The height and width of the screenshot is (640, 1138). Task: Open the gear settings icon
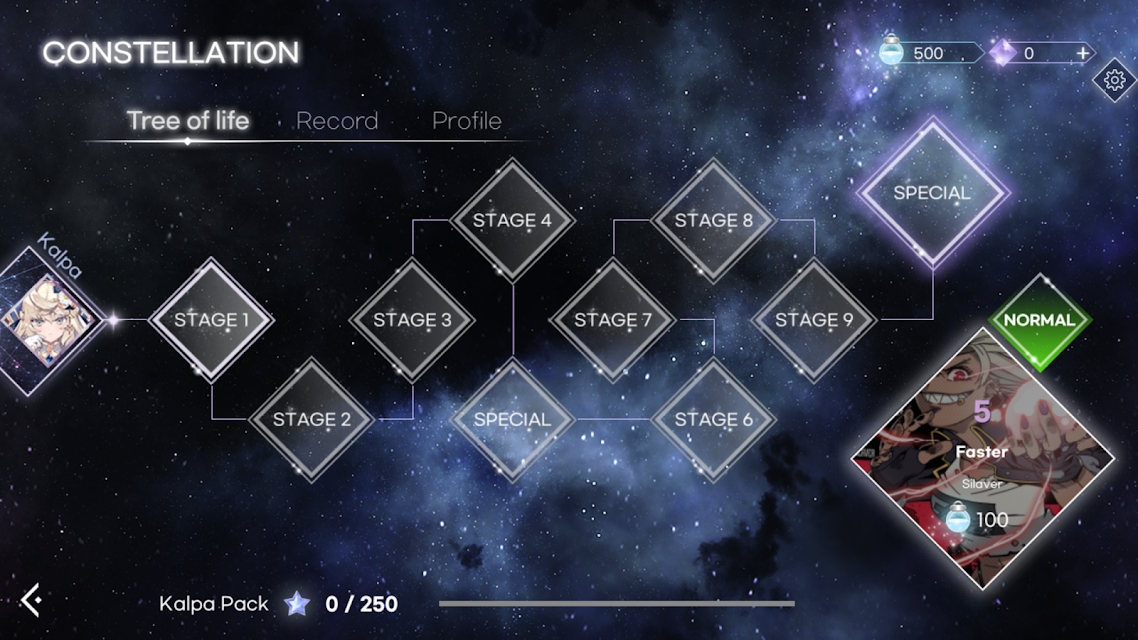(x=1114, y=81)
